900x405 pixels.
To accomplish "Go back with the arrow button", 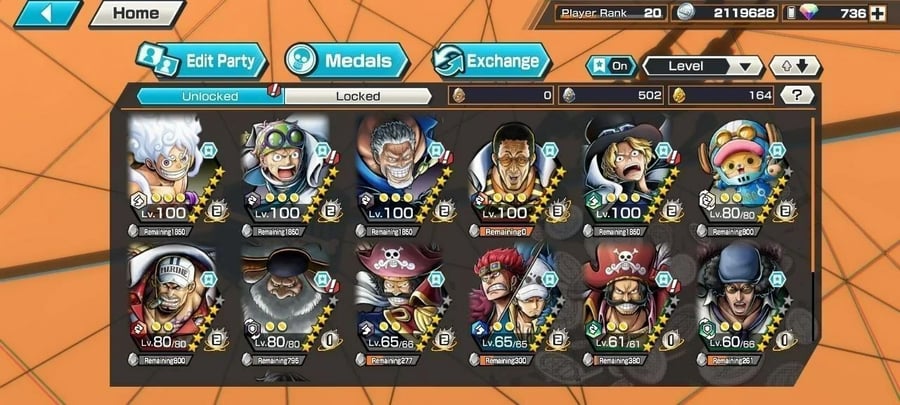I will click(x=43, y=14).
